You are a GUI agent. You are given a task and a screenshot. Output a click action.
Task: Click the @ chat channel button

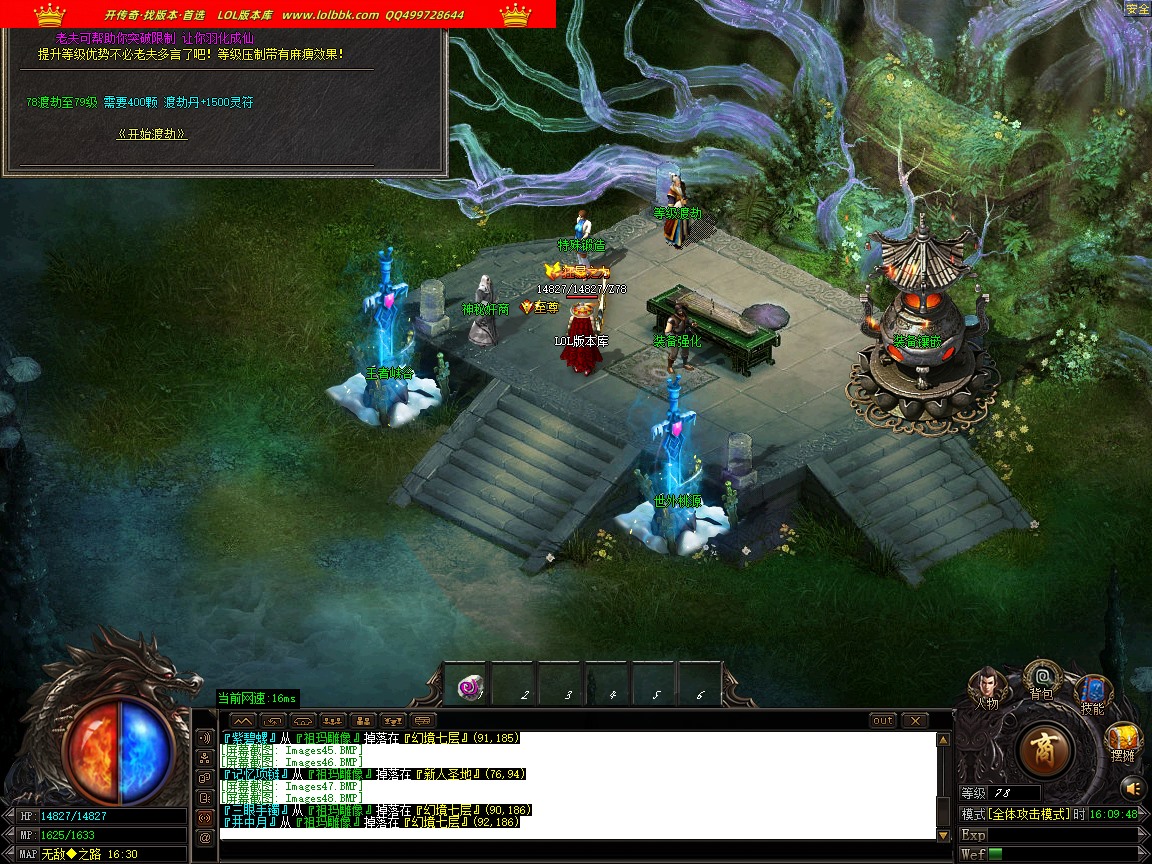click(x=206, y=838)
